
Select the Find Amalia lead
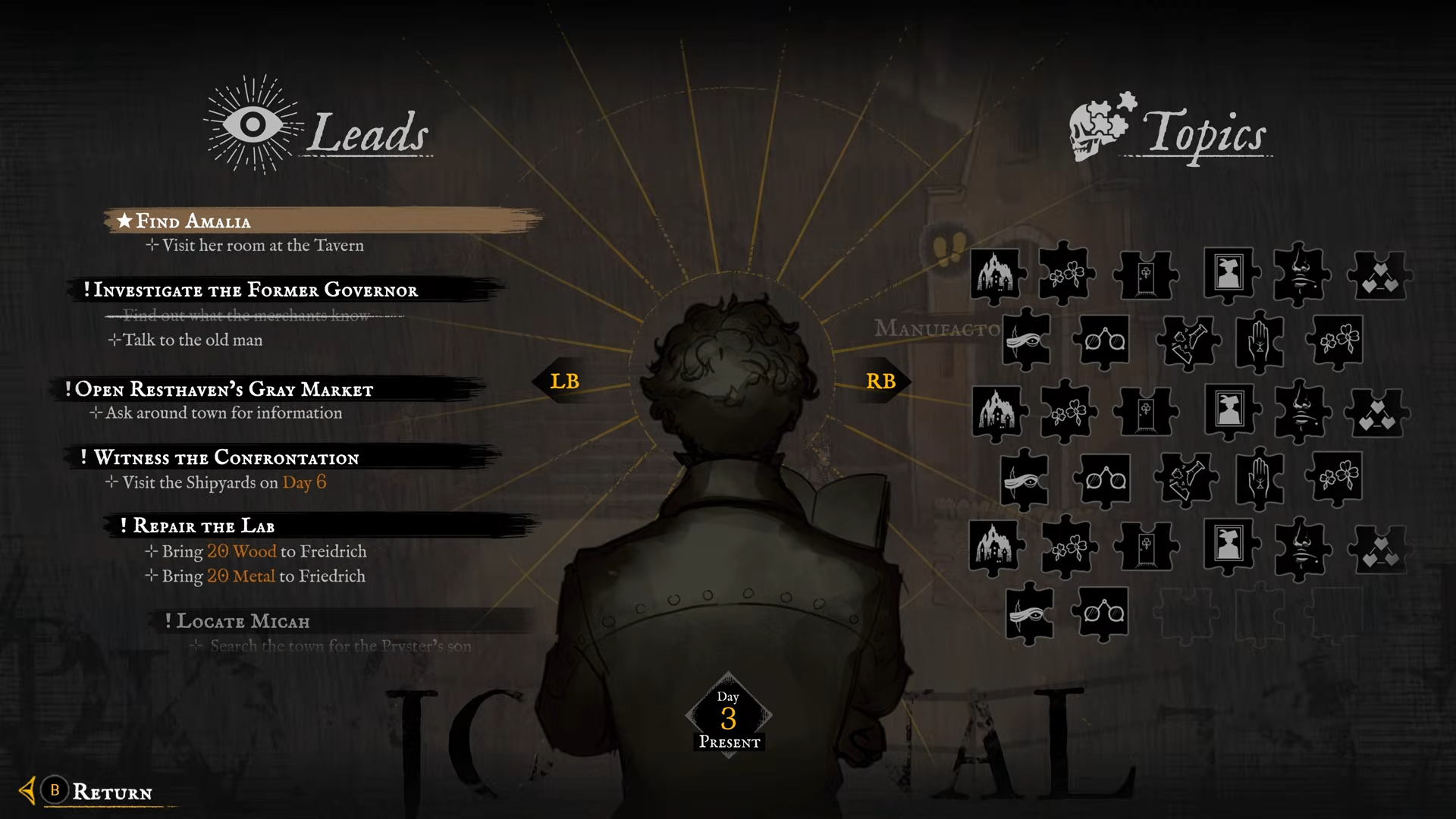coord(193,221)
